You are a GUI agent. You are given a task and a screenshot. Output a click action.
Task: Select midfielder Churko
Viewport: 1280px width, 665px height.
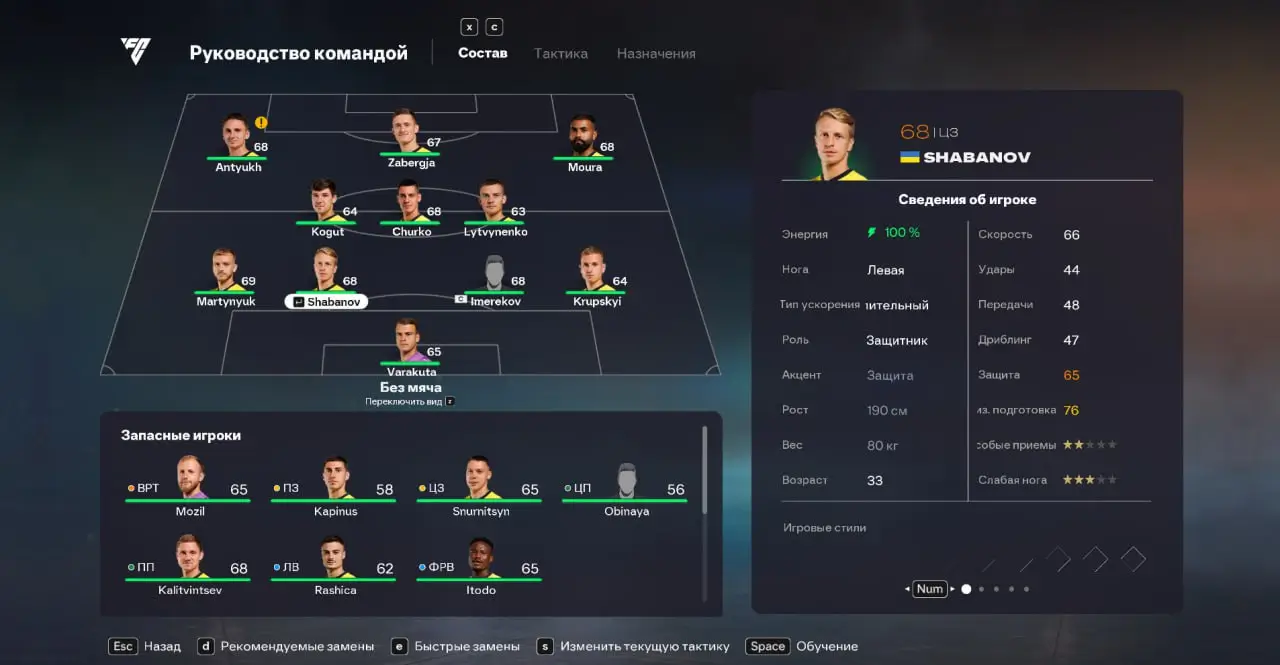point(411,206)
